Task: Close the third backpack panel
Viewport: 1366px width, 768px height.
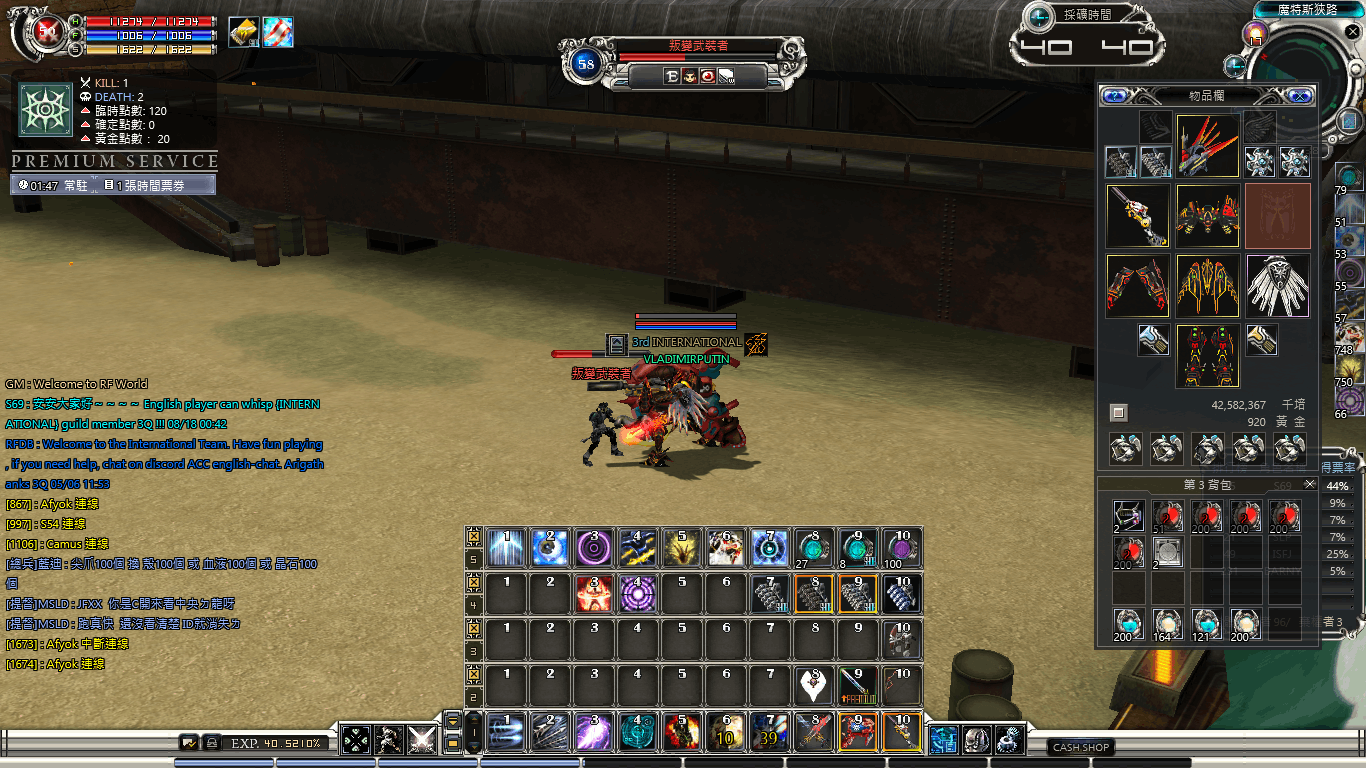Action: tap(1310, 485)
